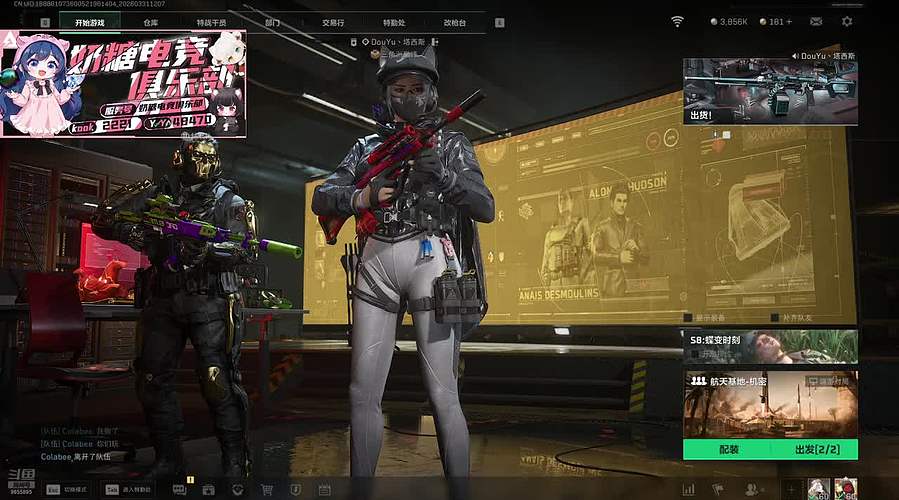Open the 出货 weapon showcase thumbnail
Screen dimensions: 899x500
pyautogui.click(x=770, y=91)
